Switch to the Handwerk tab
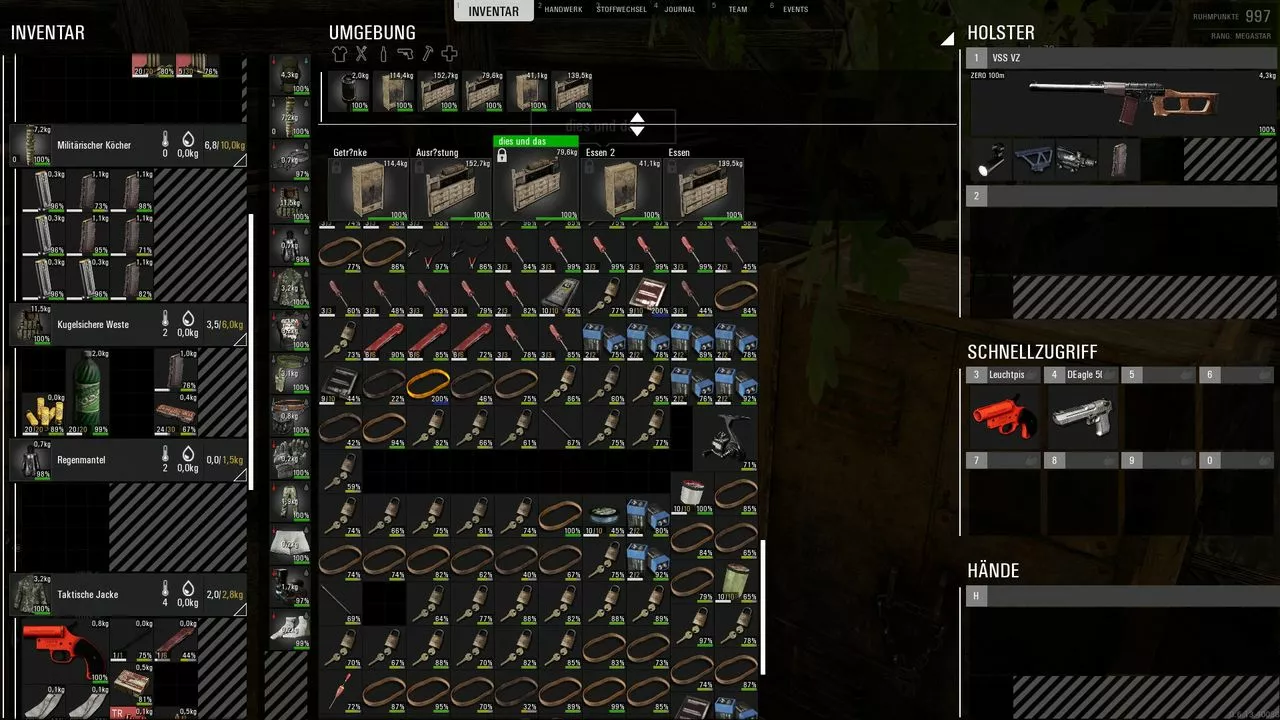The height and width of the screenshot is (720, 1280). [x=565, y=10]
